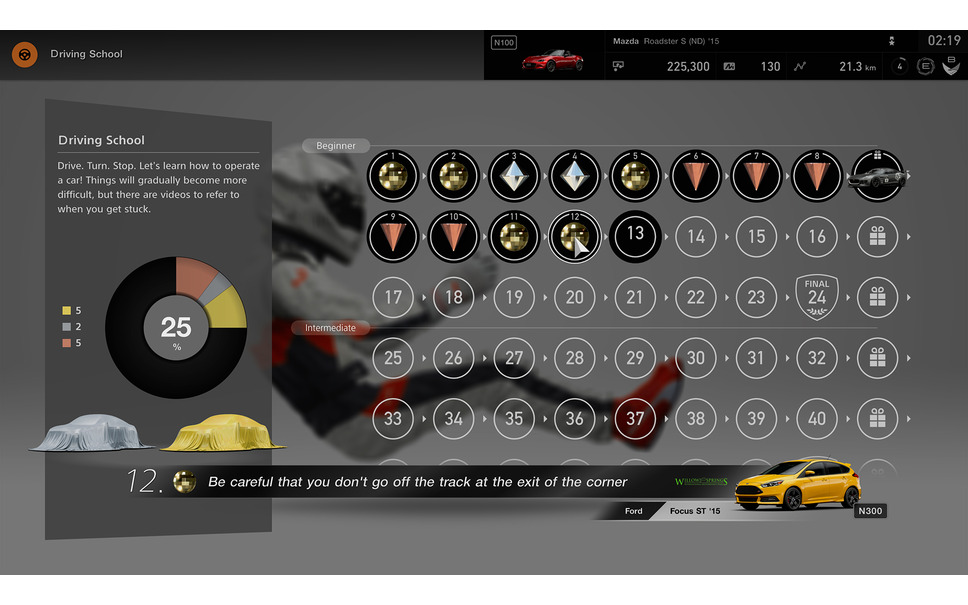Open lesson 12 with gold trophy
968x605 pixels.
[574, 236]
